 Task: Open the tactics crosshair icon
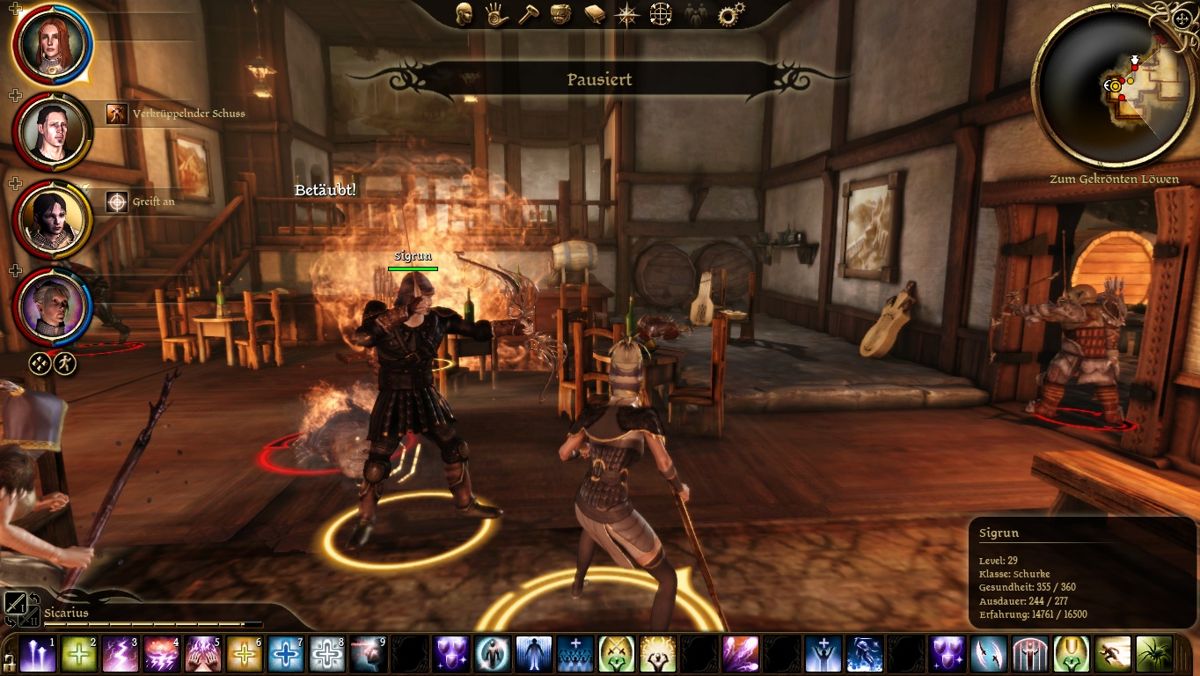pos(660,14)
